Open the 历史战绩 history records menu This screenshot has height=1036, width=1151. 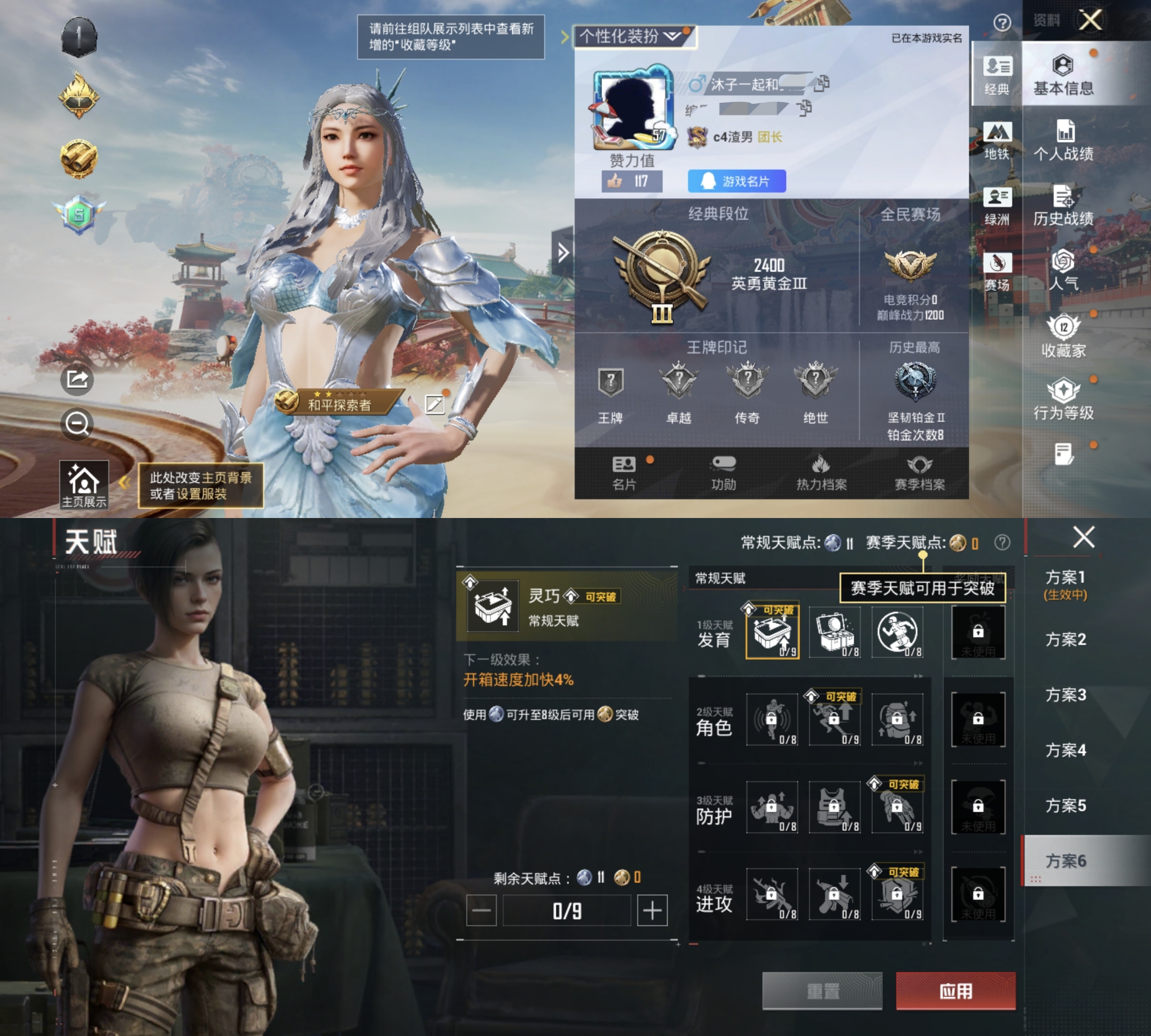pos(1063,205)
